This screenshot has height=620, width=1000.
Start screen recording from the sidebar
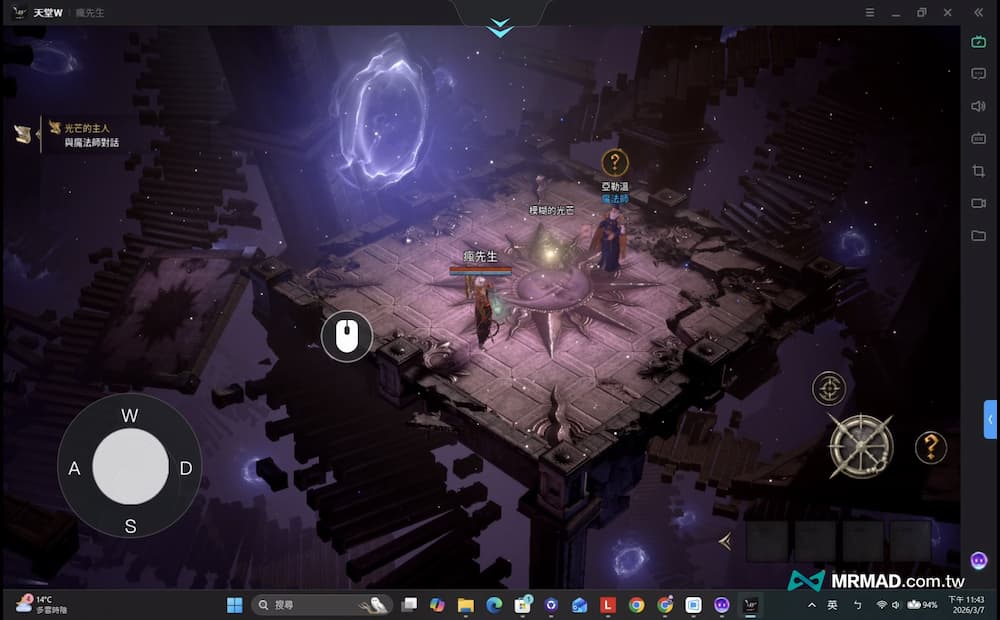(x=979, y=203)
